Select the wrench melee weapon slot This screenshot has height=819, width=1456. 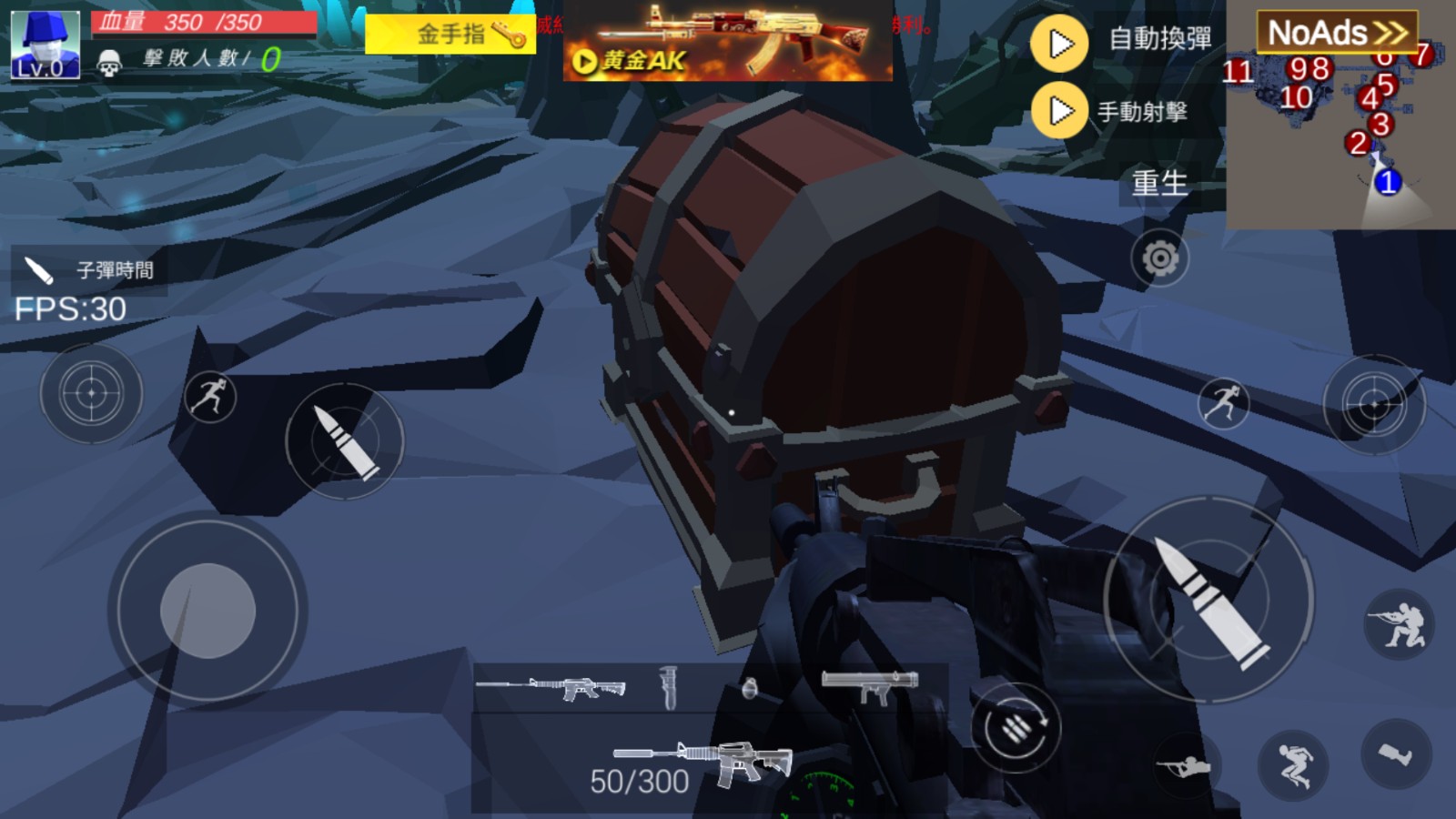(x=669, y=688)
